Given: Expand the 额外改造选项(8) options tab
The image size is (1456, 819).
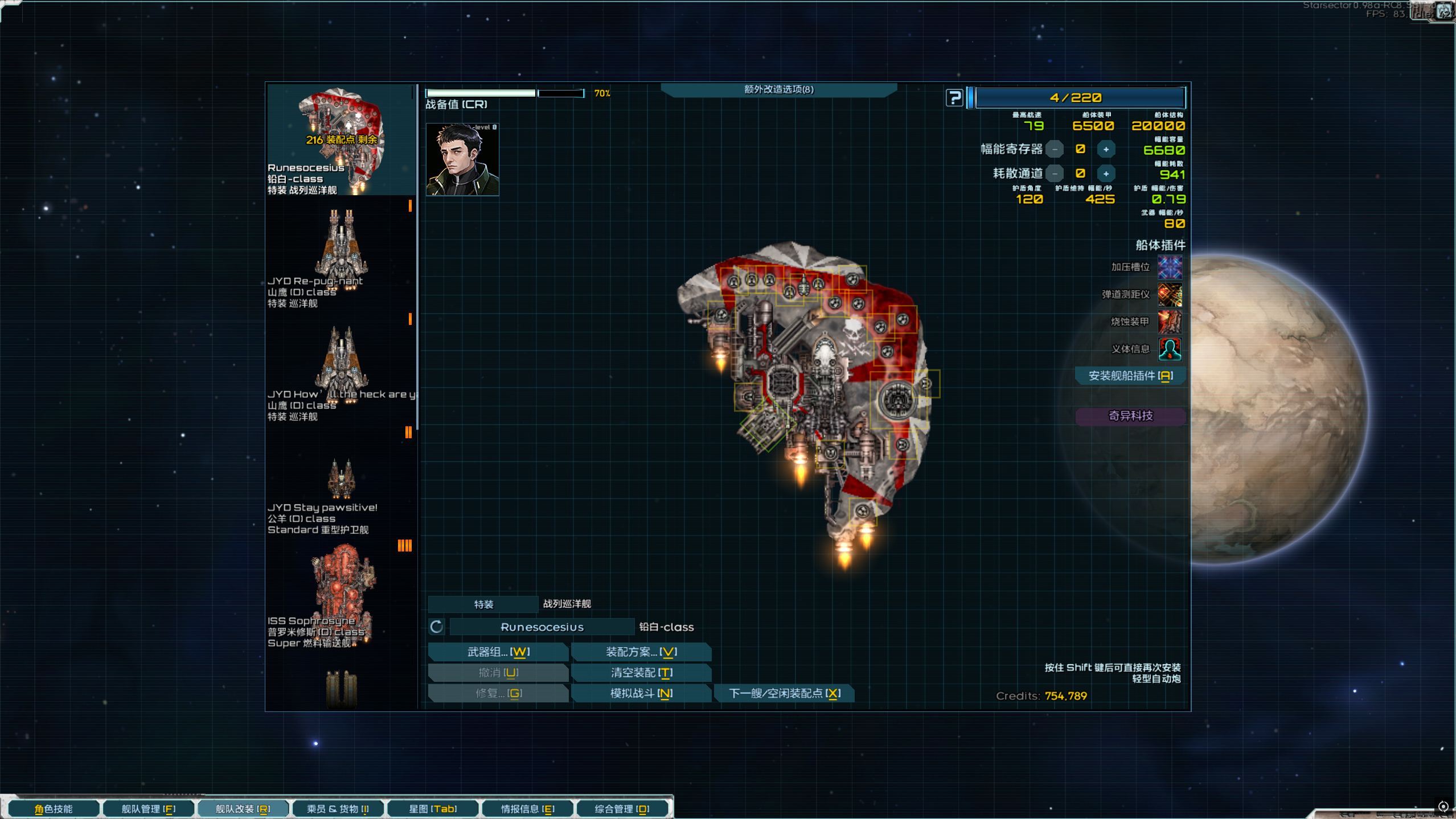Looking at the screenshot, I should coord(778,89).
